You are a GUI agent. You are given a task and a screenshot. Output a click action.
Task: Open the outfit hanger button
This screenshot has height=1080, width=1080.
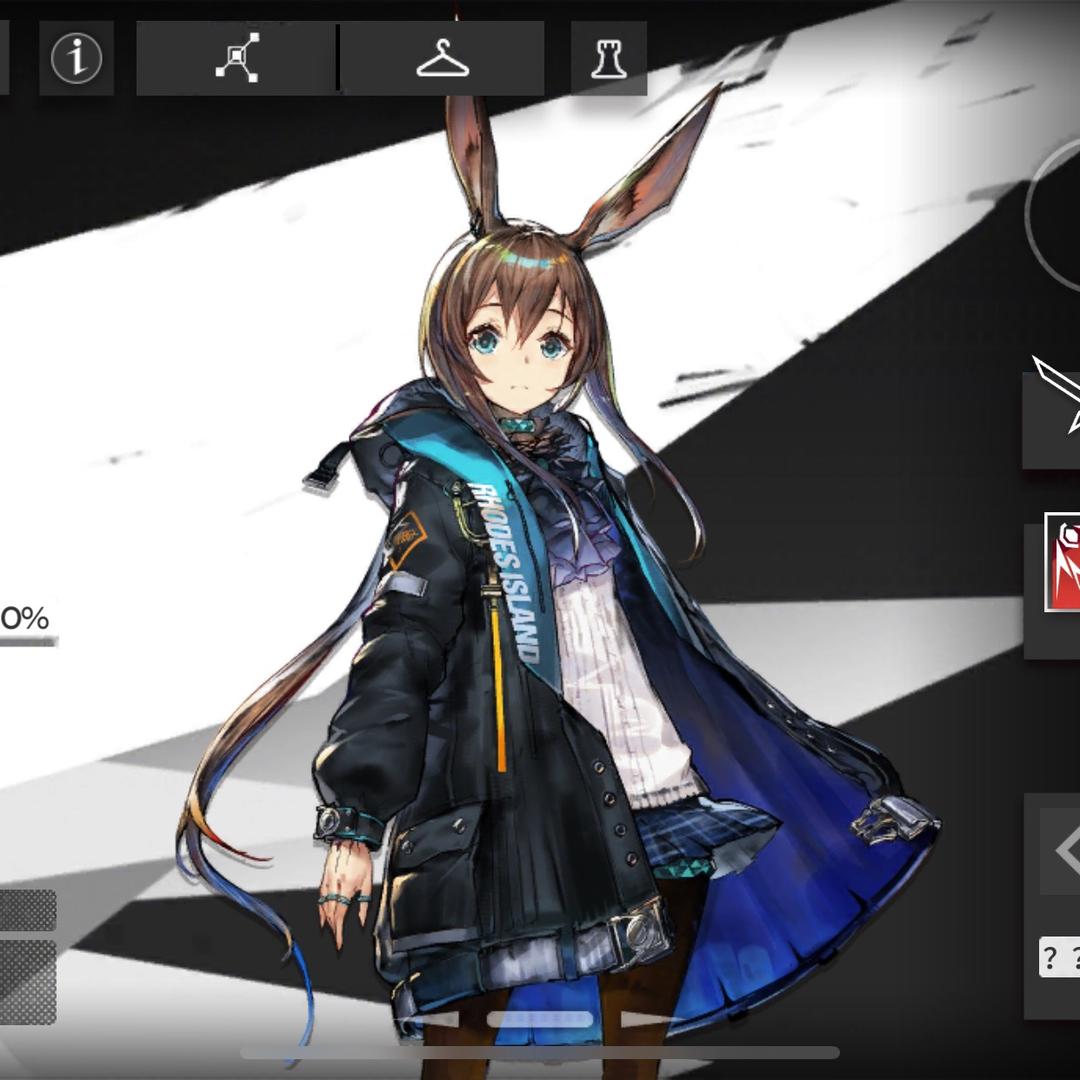[443, 58]
